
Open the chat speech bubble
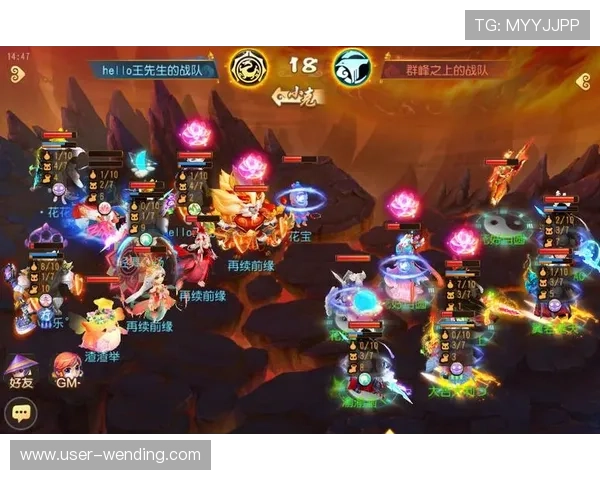21,413
